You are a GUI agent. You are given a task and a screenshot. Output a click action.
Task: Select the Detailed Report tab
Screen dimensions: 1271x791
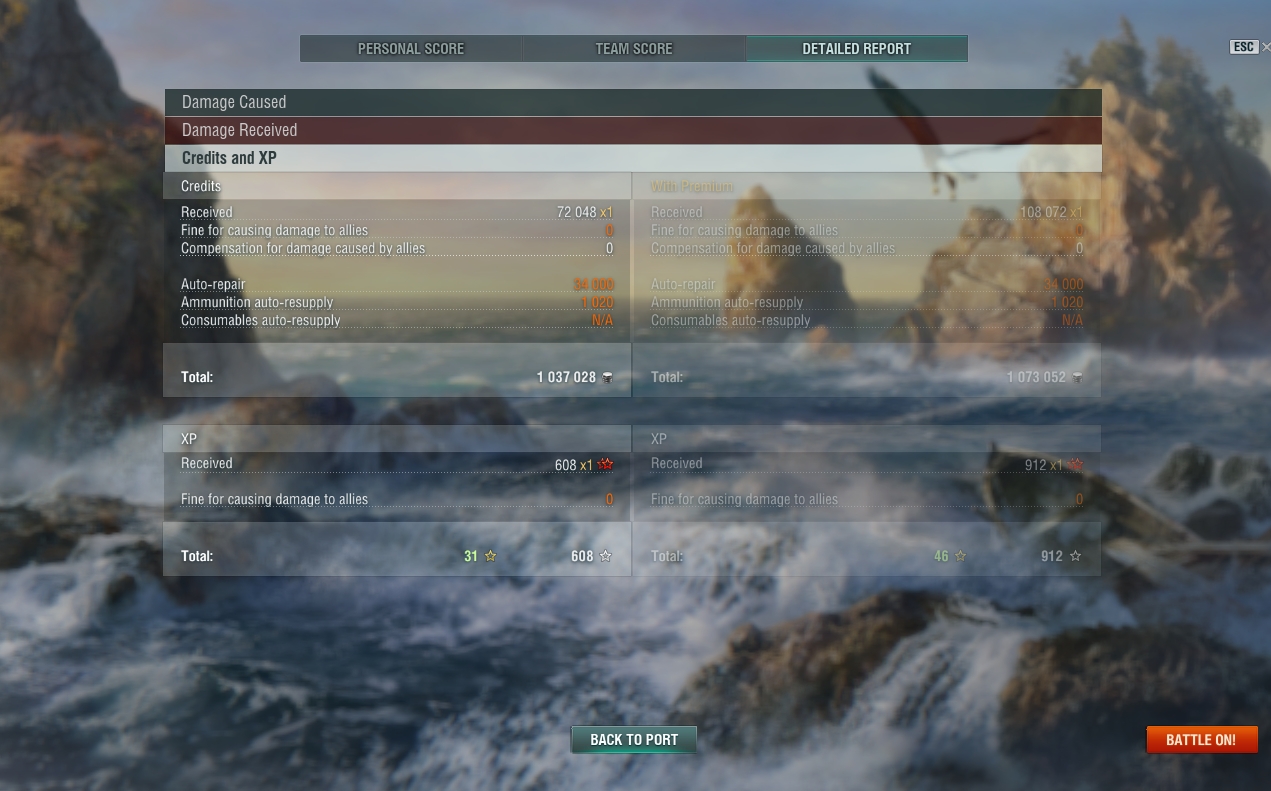tap(856, 49)
